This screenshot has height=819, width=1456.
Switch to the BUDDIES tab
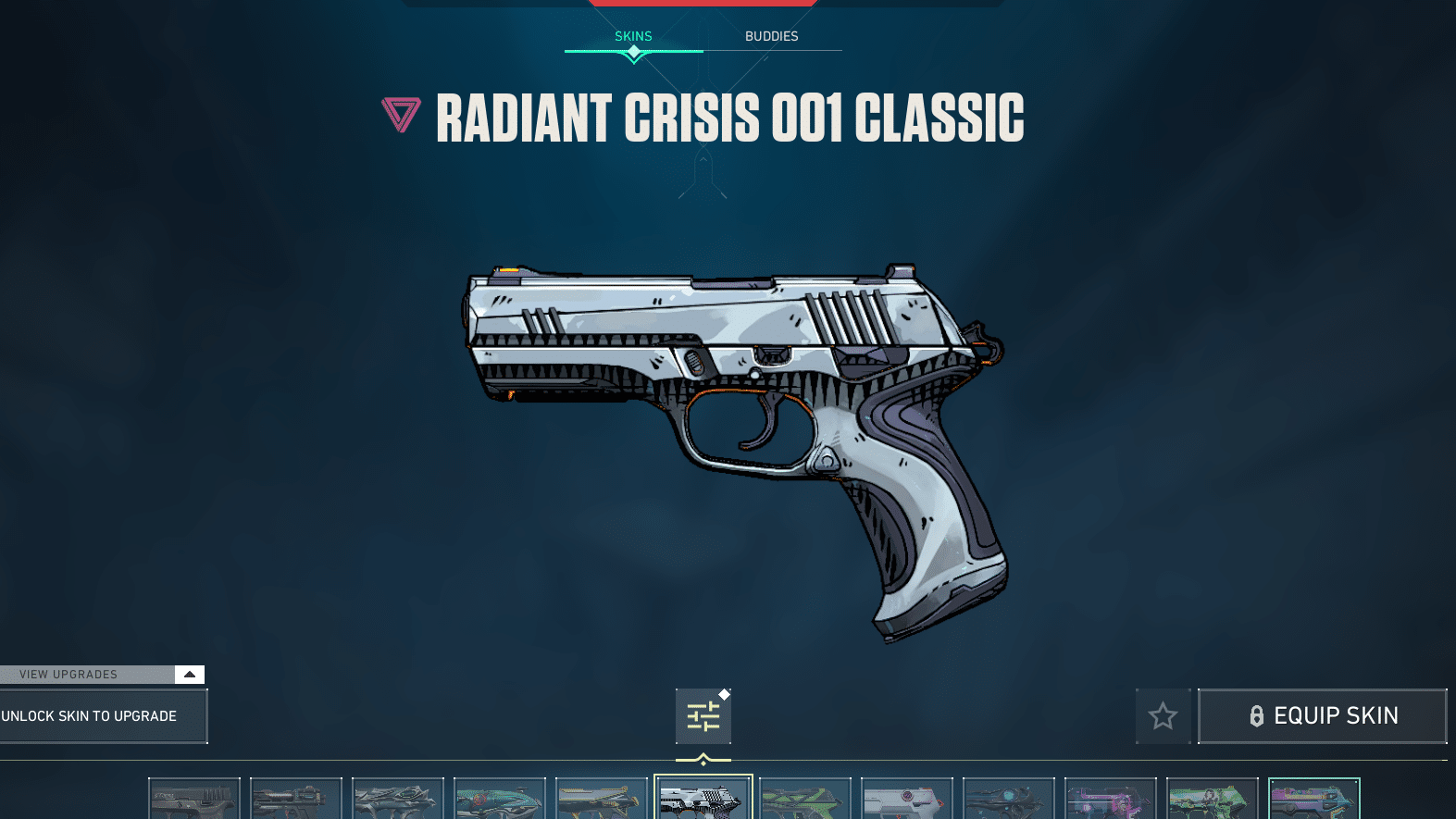(772, 36)
